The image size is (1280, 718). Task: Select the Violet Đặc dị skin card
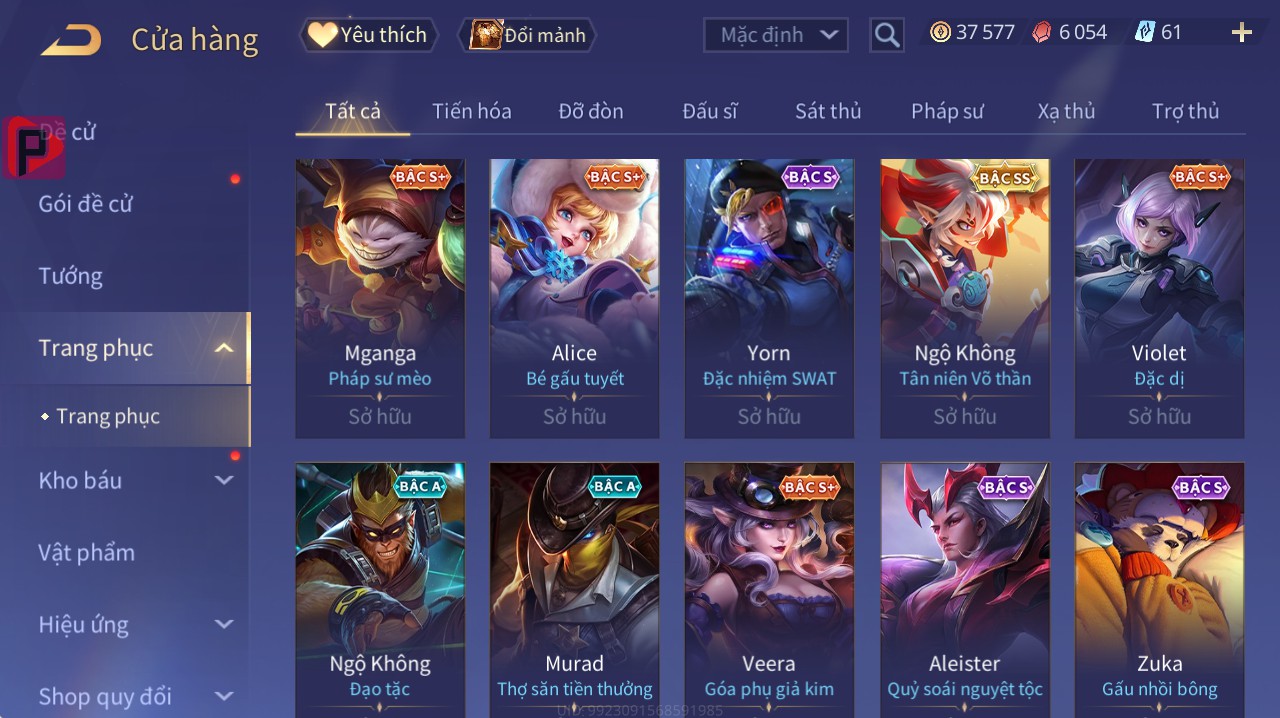pos(1159,298)
